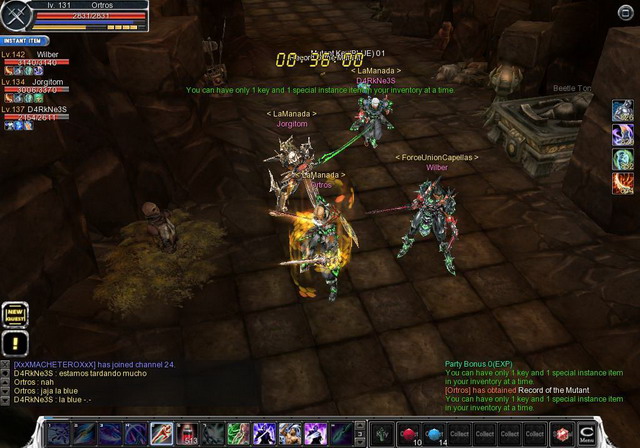Image resolution: width=640 pixels, height=448 pixels.
Task: Select party member Jorgitom
Action: point(48,82)
